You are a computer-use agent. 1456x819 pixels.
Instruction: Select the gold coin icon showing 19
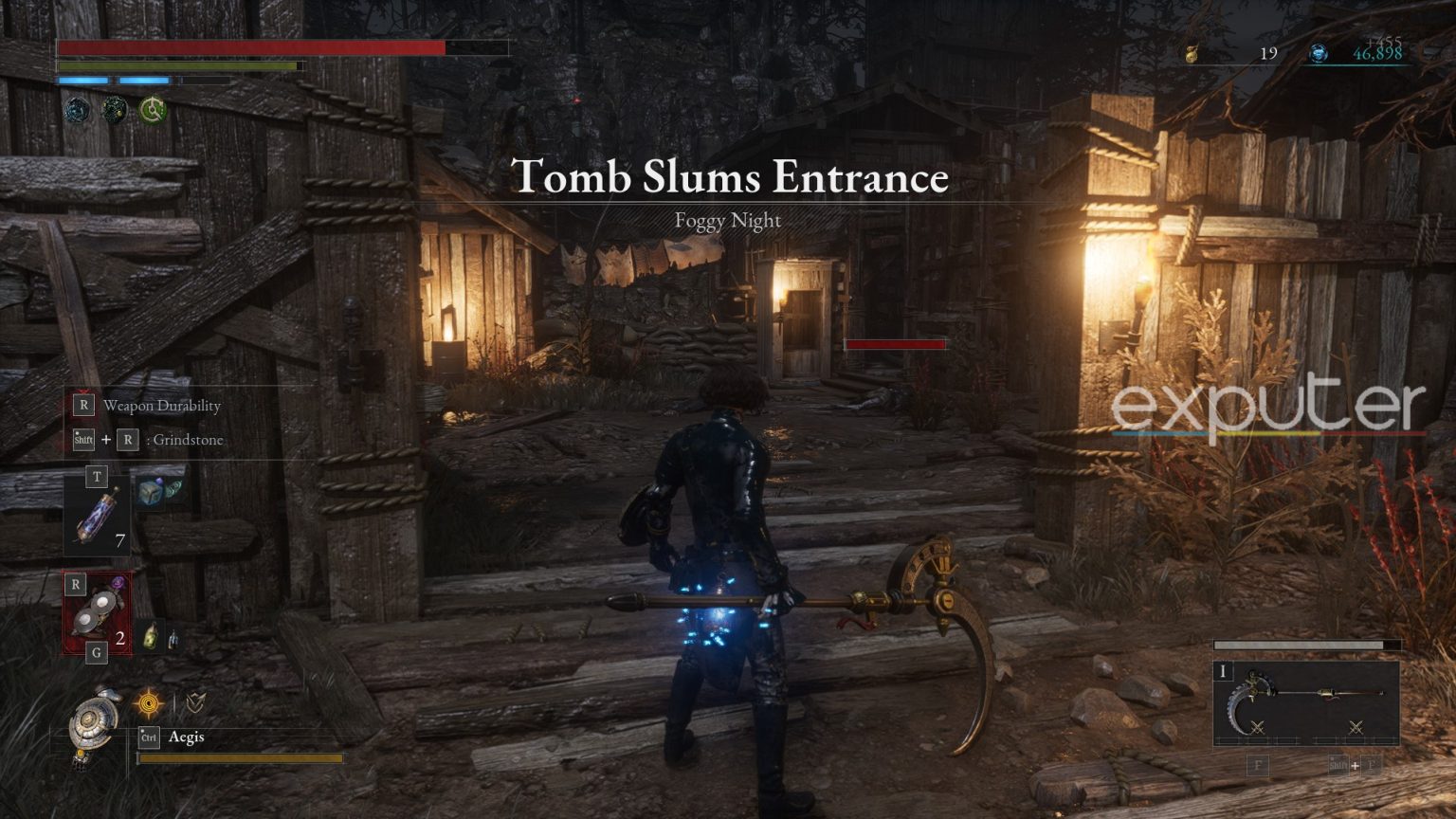(1192, 52)
